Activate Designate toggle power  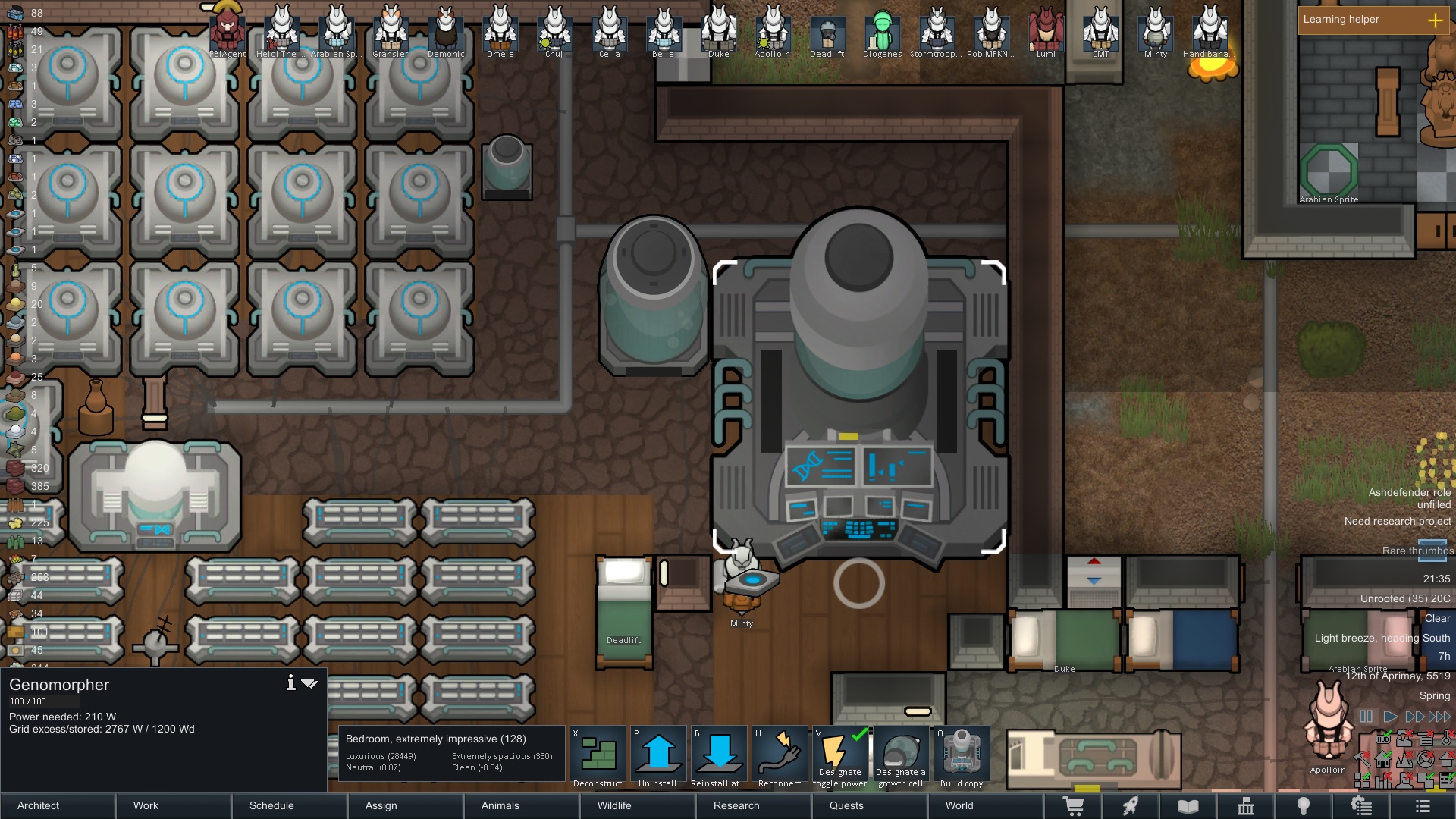[839, 757]
